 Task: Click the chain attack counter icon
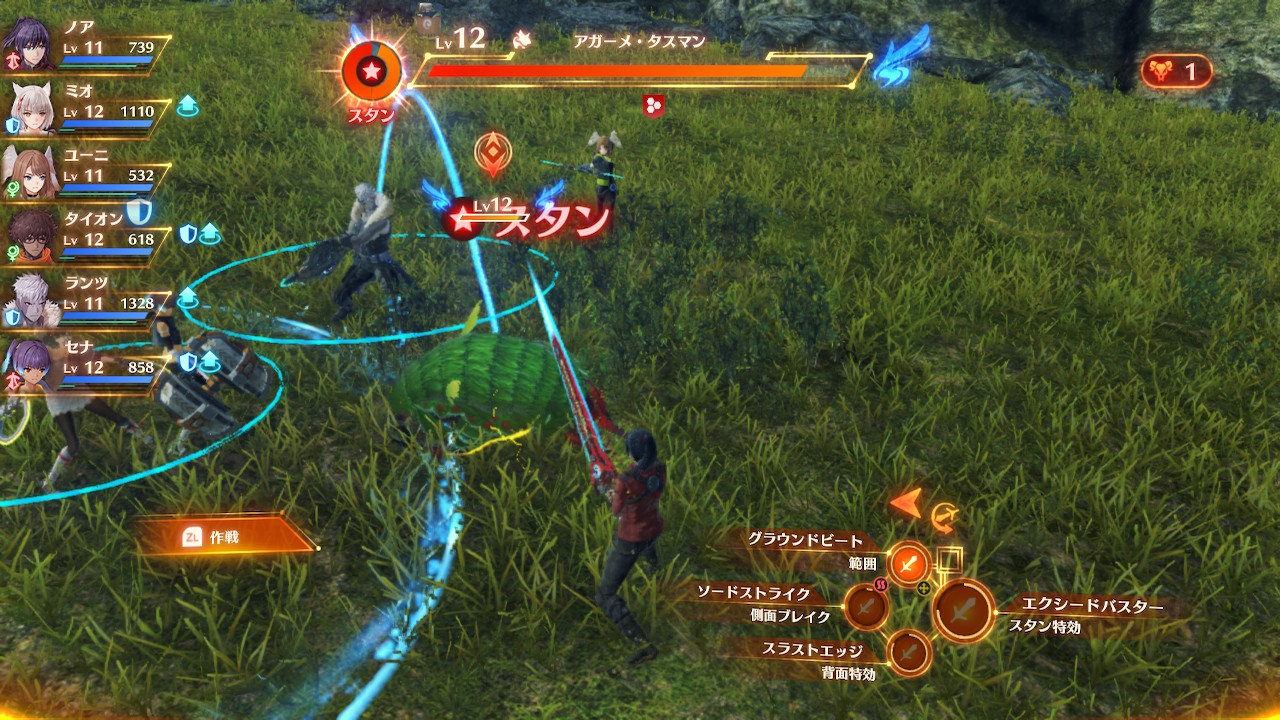point(1176,72)
